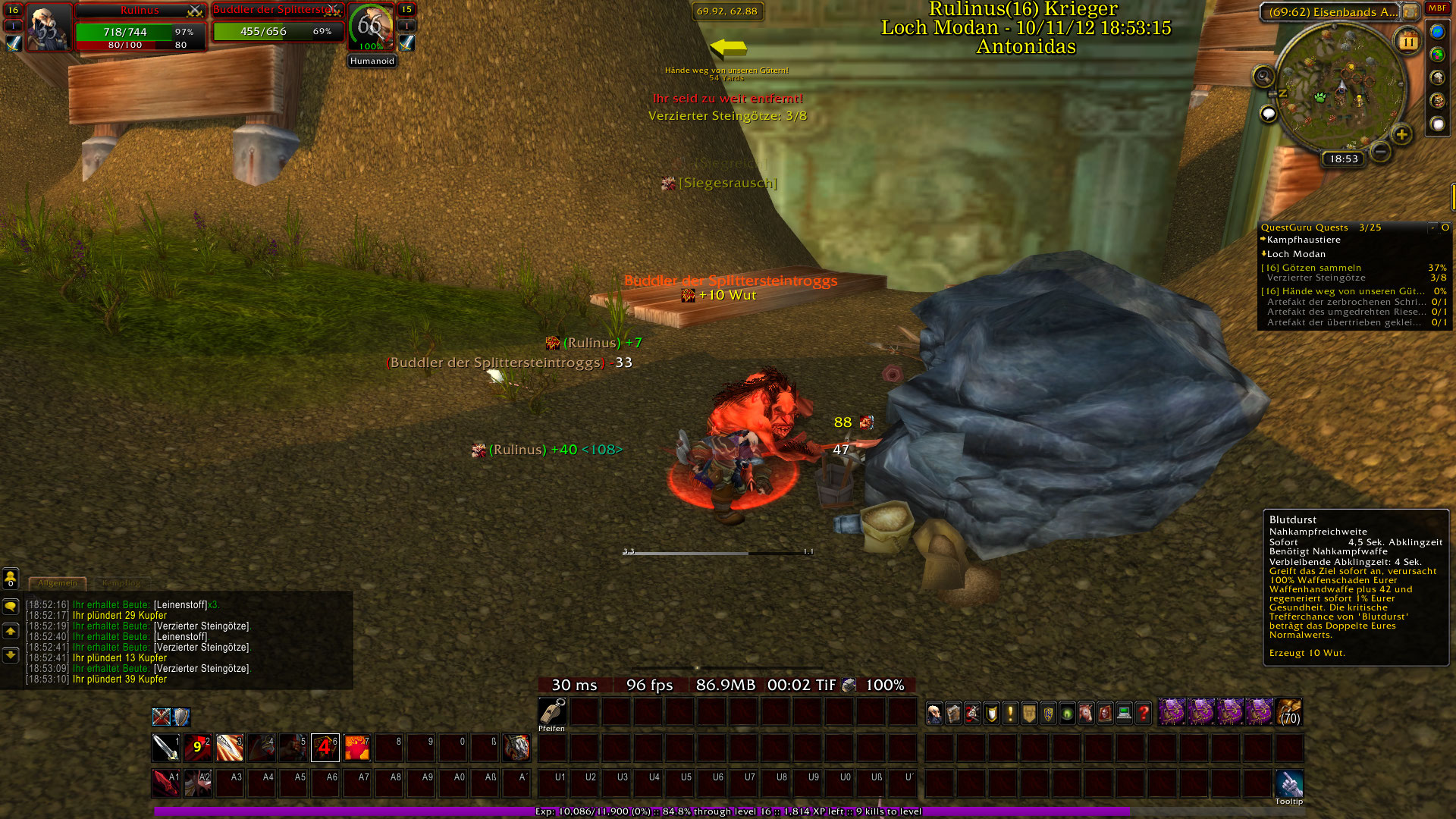Activate the red dagger ability in slot A1
Screen dimensions: 1456x819
166,783
